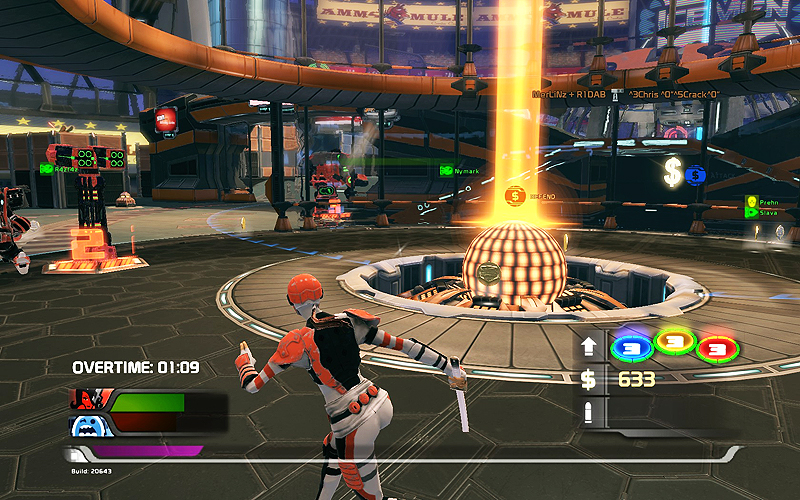Select the blue yeti team emblem
The image size is (800, 500).
(88, 427)
